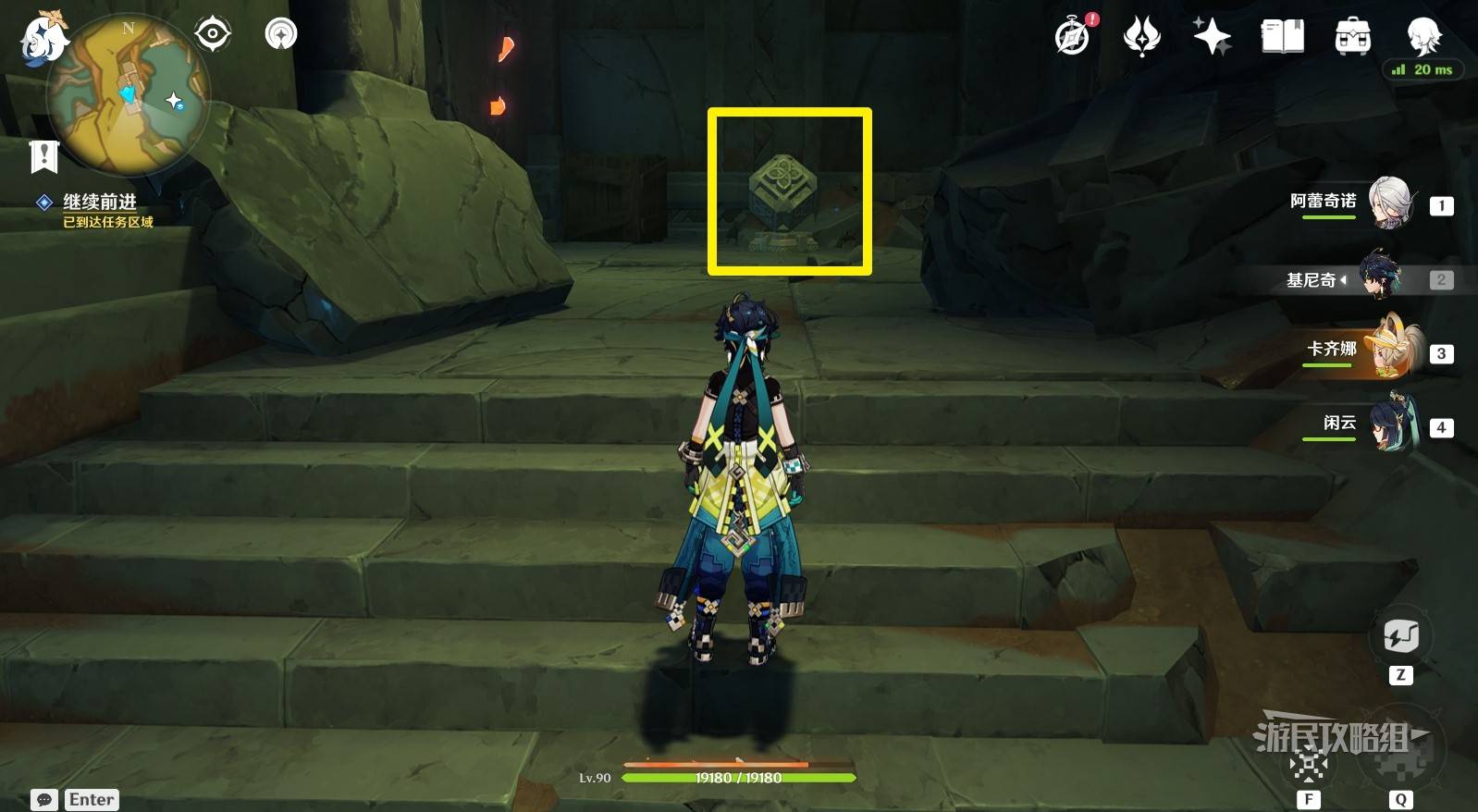
Task: Open the open-book handbook icon
Action: (x=1283, y=37)
